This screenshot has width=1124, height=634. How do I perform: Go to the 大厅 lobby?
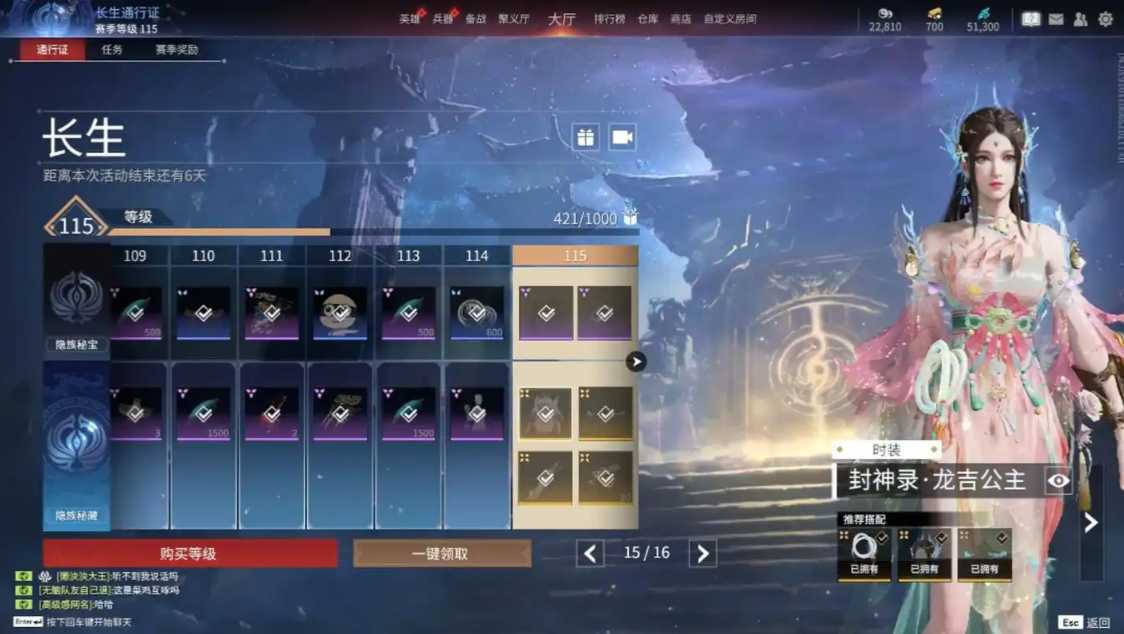point(562,19)
